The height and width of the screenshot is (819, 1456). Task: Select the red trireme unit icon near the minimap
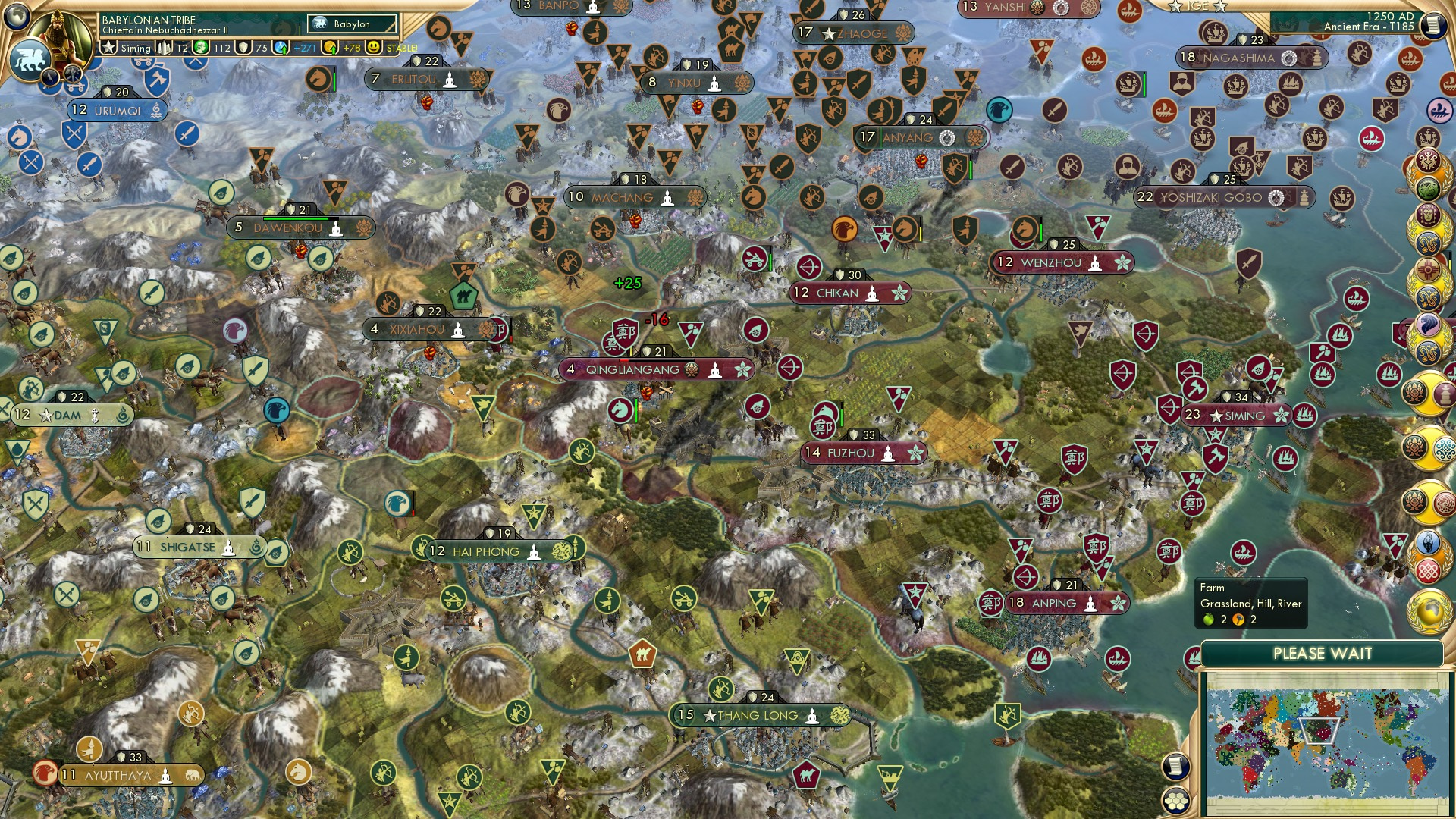(1116, 658)
